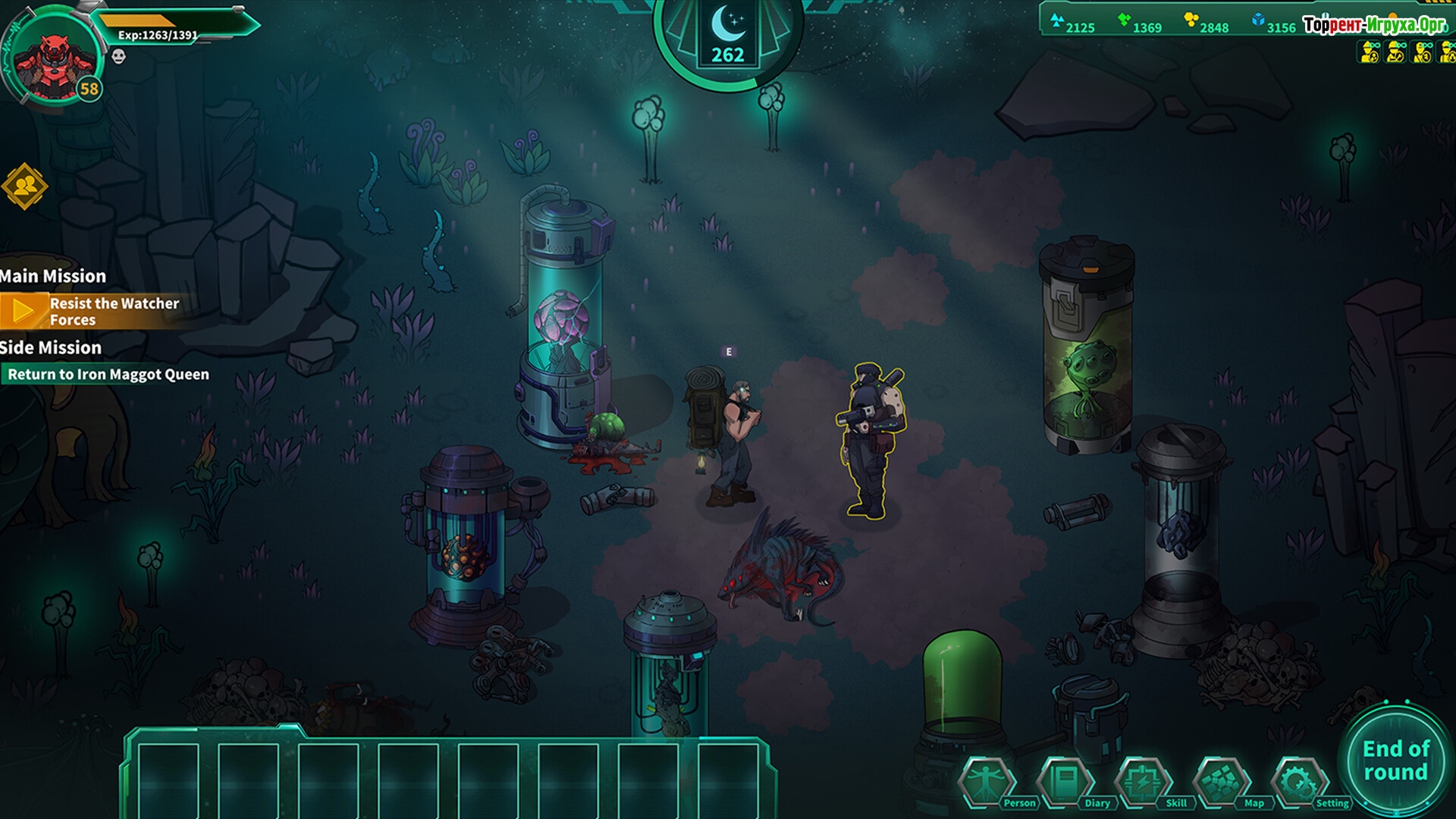Open the Setting menu
The height and width of the screenshot is (819, 1456).
(x=1300, y=781)
